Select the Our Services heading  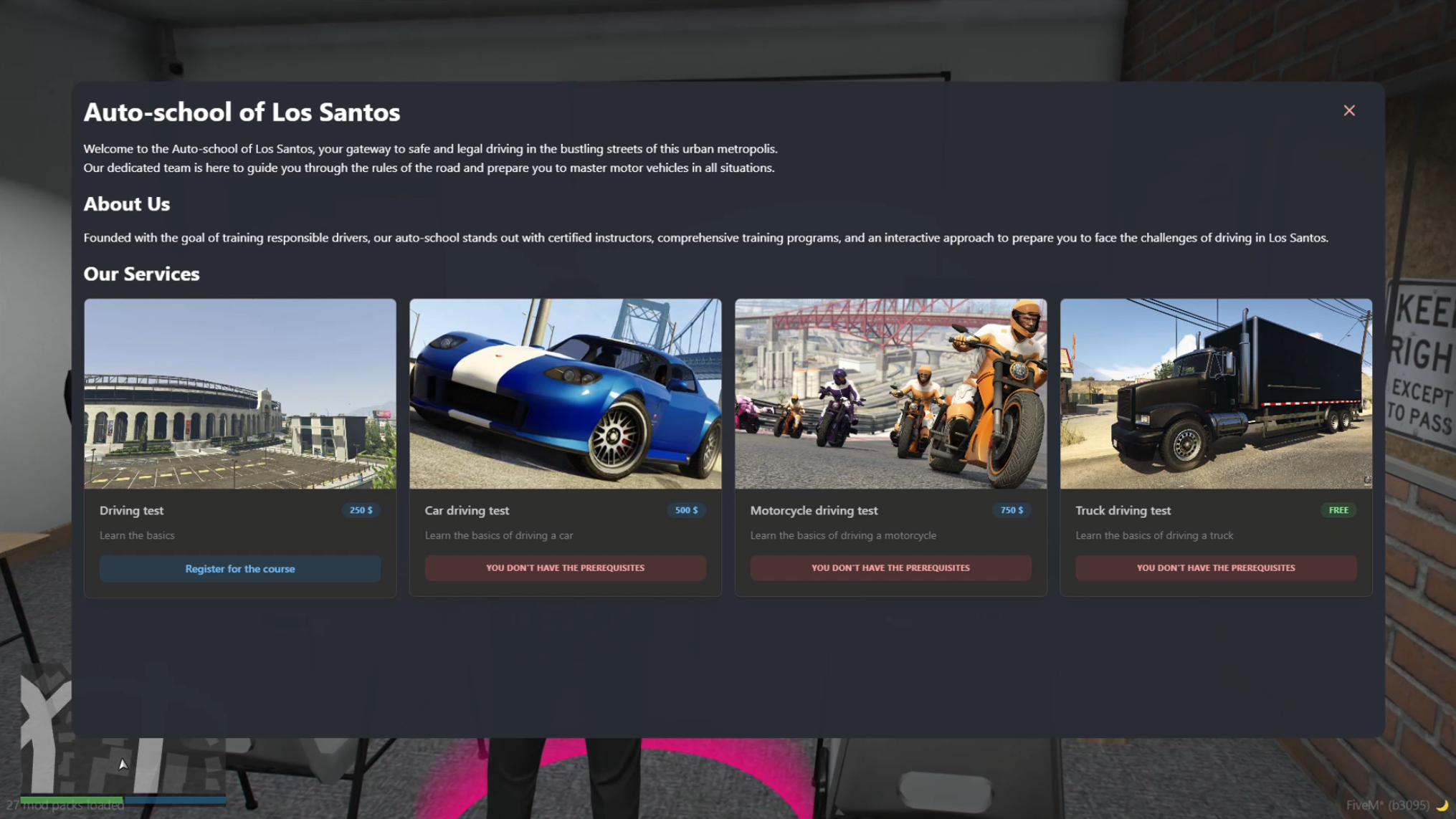pos(141,274)
